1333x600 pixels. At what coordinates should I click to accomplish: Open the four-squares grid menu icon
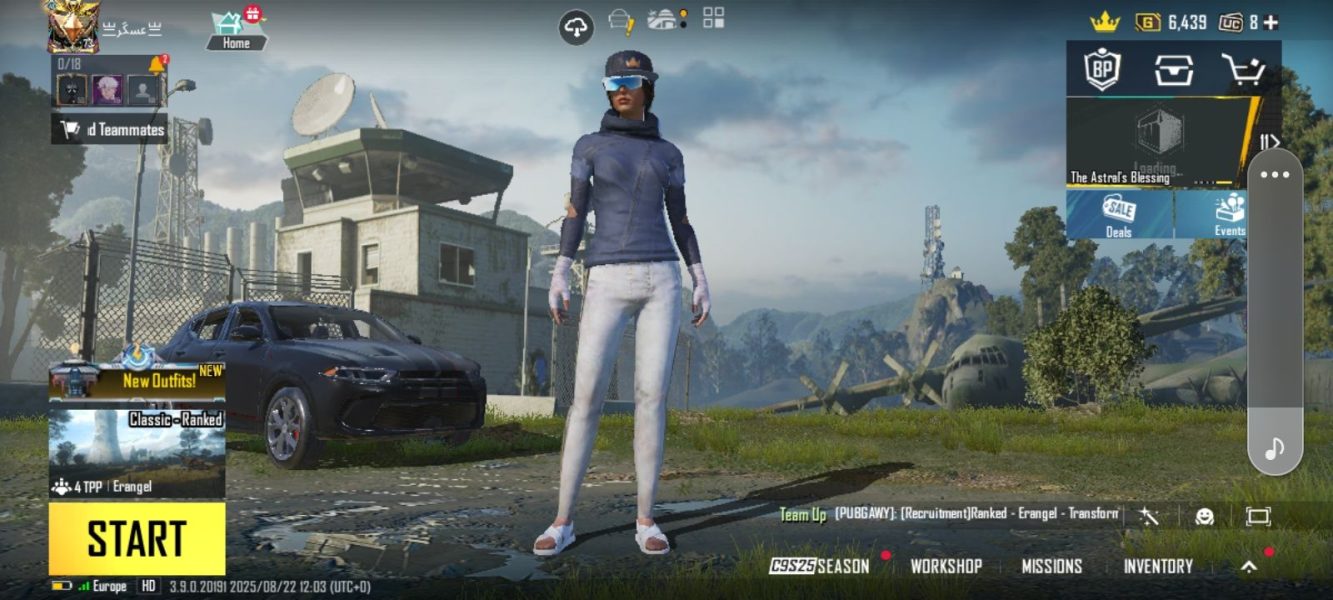(x=714, y=17)
